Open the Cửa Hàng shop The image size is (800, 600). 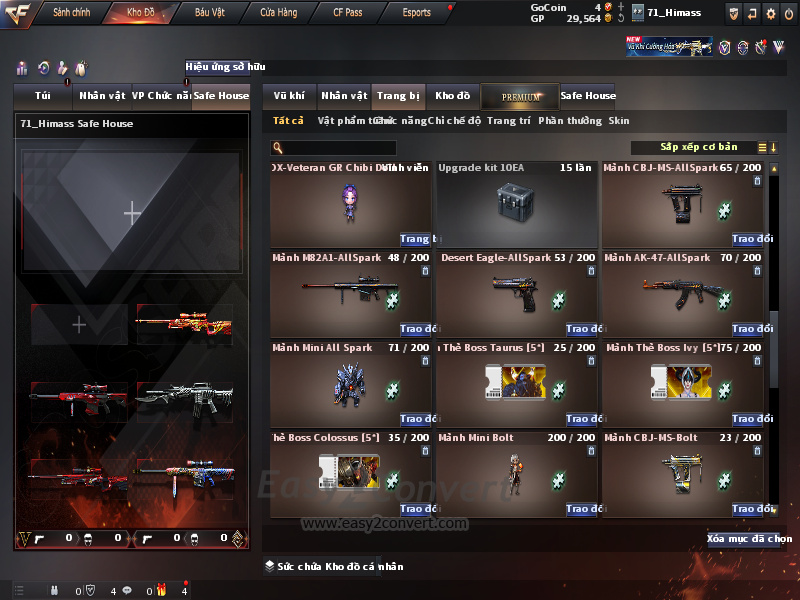click(279, 13)
